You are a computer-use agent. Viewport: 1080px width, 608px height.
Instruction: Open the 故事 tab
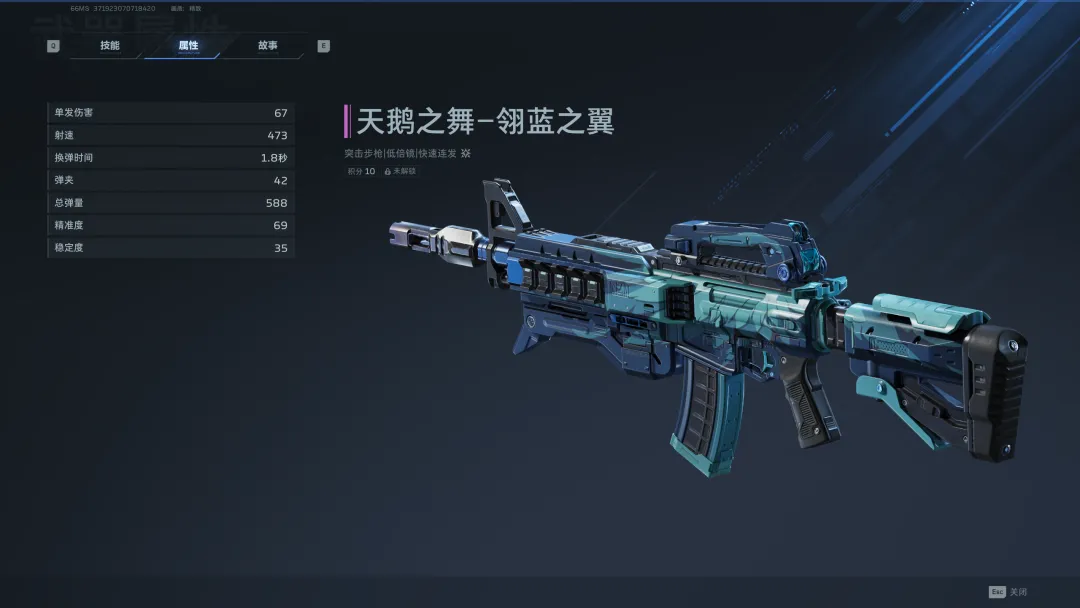(267, 46)
